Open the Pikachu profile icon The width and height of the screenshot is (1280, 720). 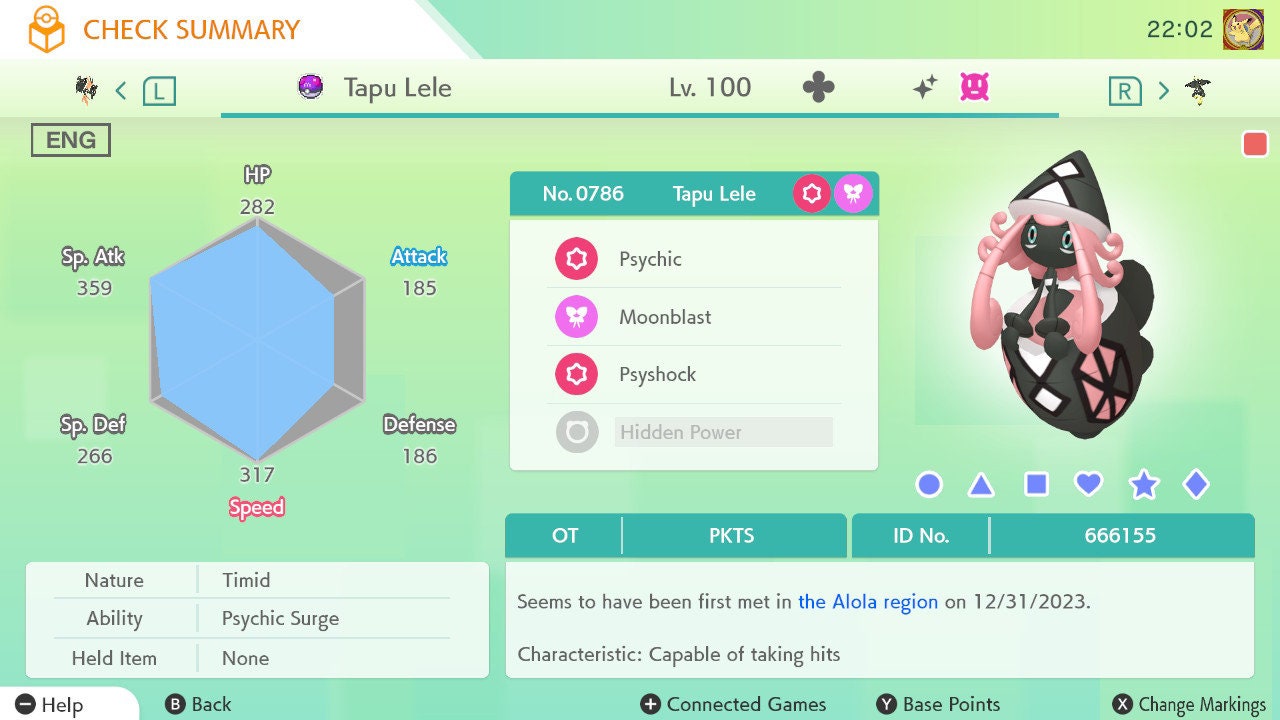(1243, 29)
